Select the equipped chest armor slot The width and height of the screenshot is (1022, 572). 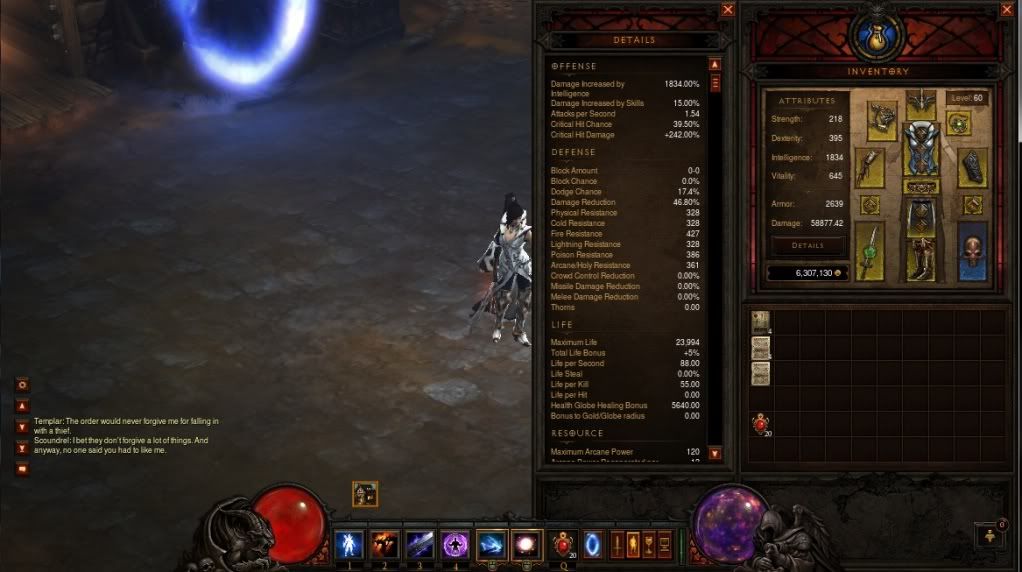920,150
